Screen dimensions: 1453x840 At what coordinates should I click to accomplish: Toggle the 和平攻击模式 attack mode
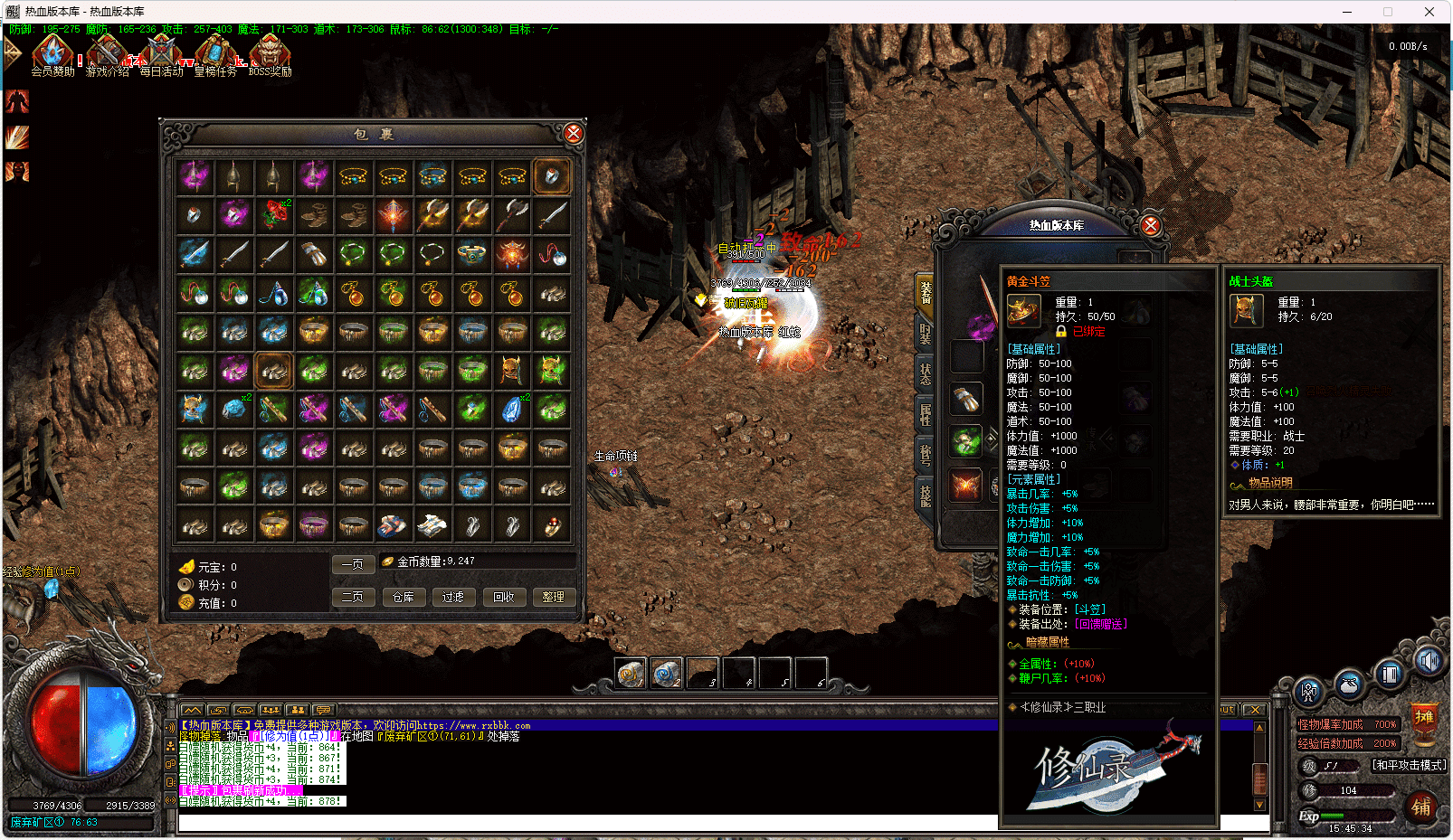click(1409, 765)
